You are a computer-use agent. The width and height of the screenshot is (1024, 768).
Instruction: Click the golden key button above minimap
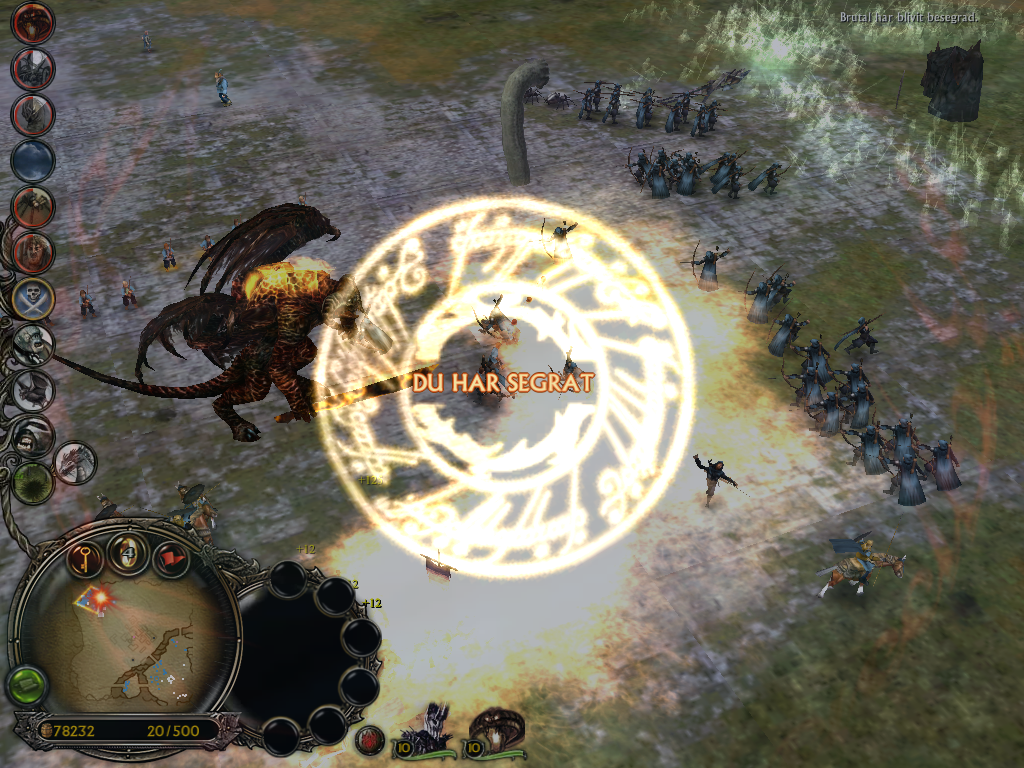click(87, 557)
